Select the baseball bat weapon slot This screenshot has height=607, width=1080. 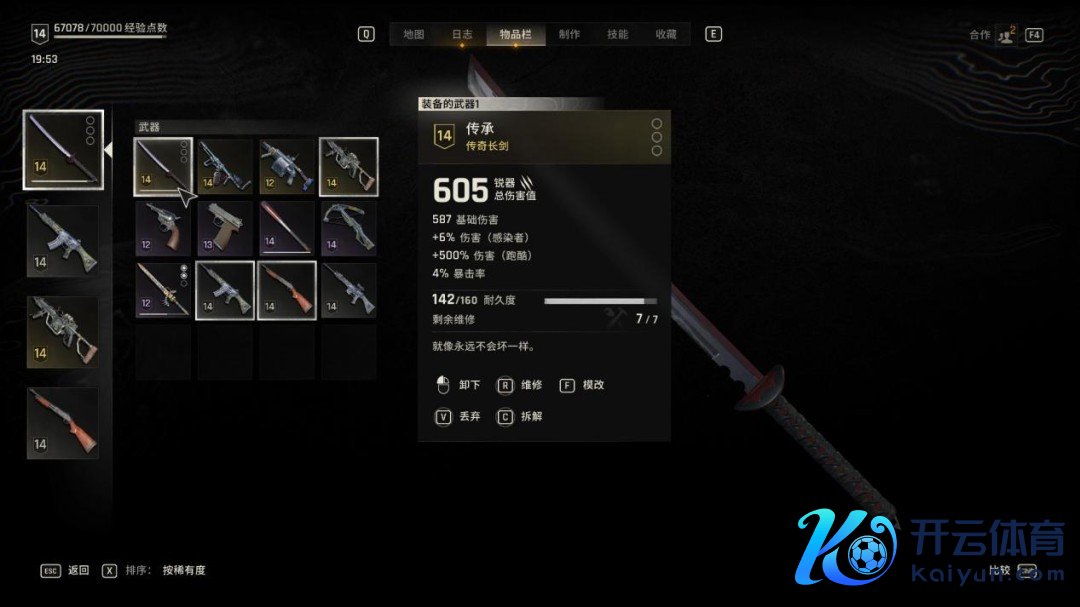point(287,228)
